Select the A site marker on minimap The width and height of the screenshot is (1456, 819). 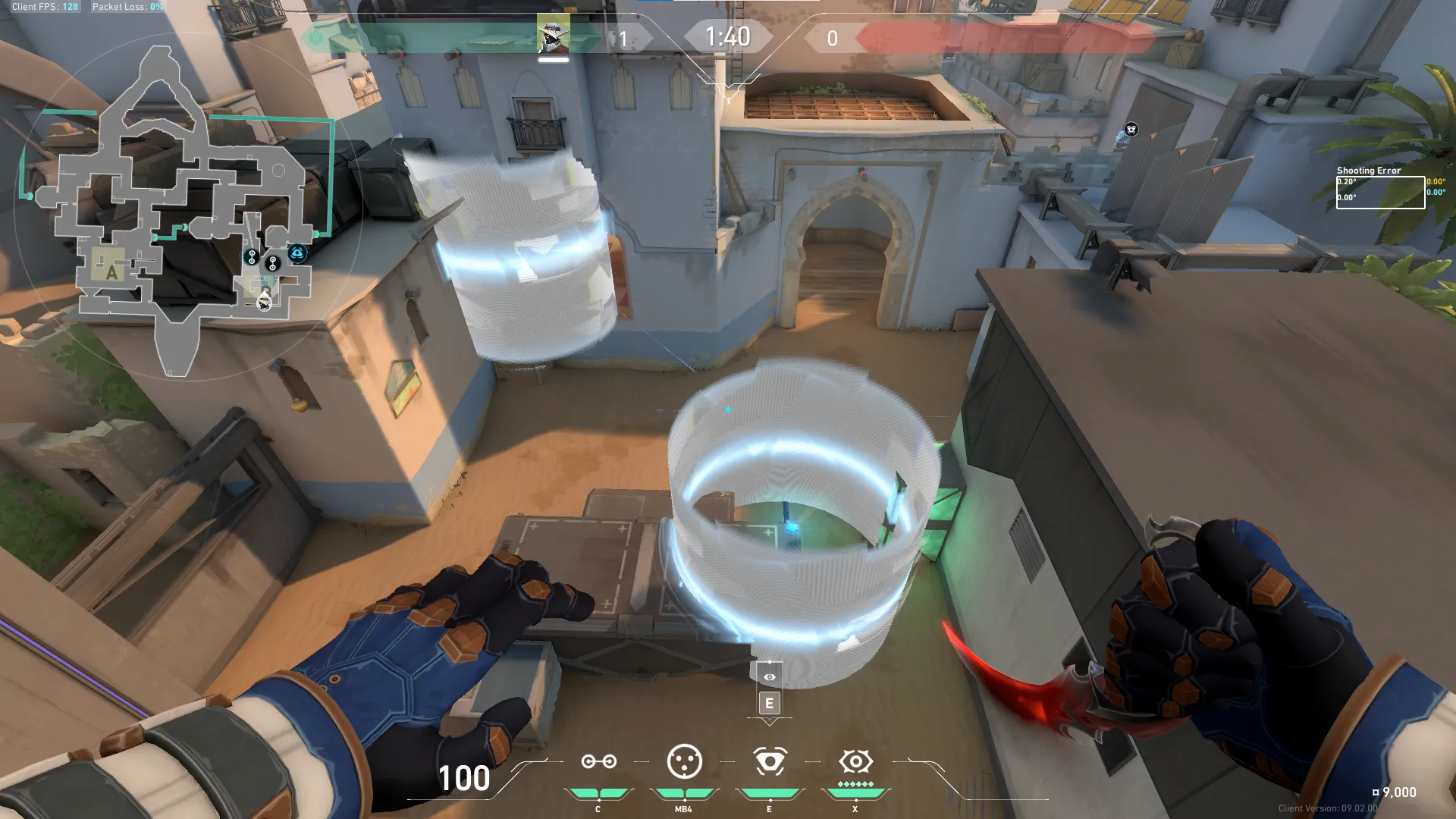point(111,272)
